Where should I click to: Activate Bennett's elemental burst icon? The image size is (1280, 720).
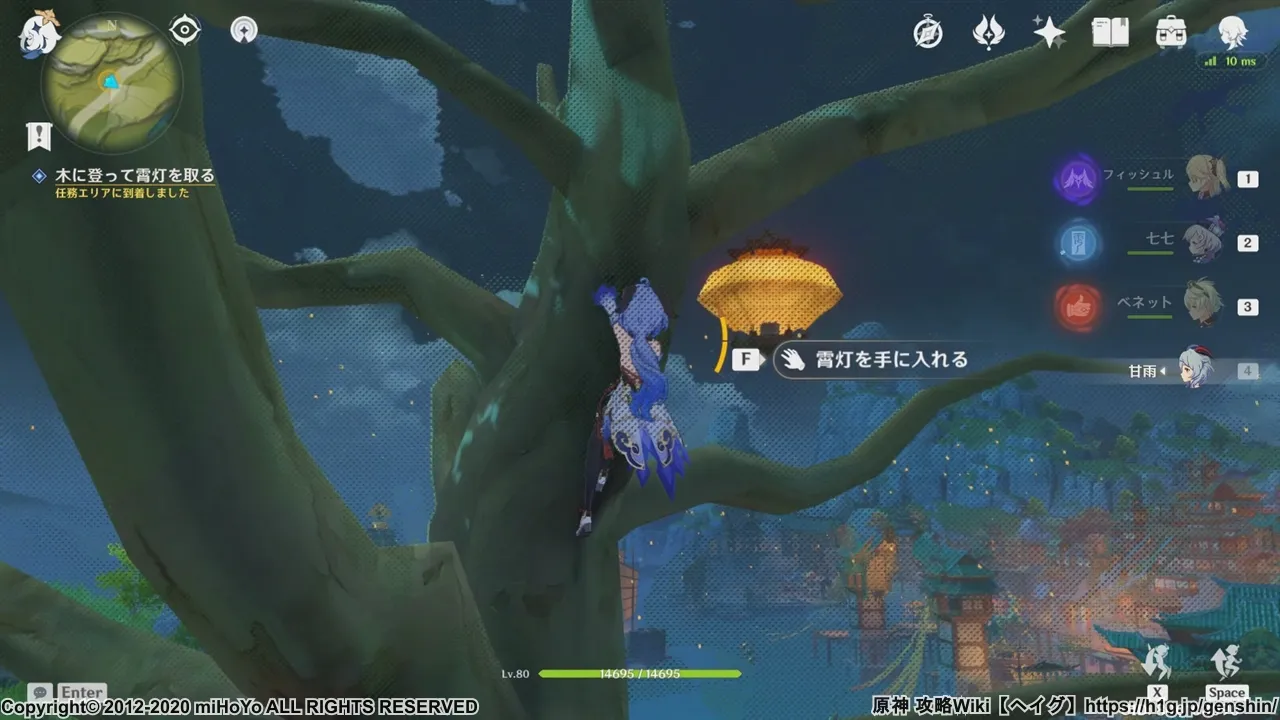pyautogui.click(x=1078, y=306)
